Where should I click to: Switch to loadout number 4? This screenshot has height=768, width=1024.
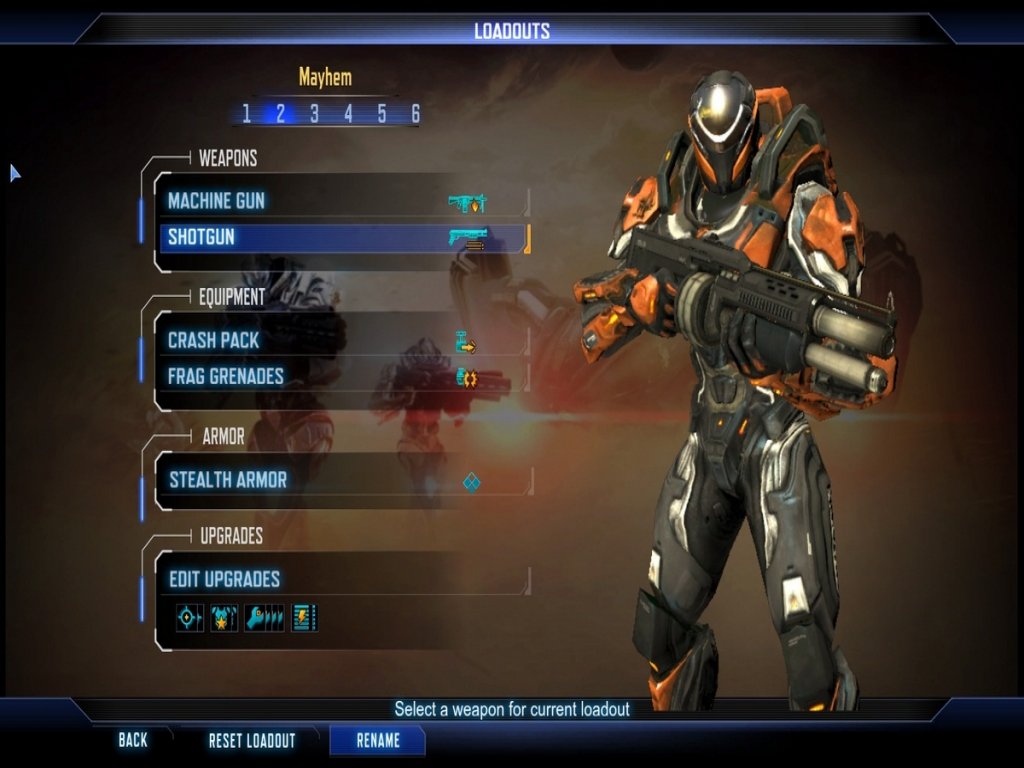[348, 114]
